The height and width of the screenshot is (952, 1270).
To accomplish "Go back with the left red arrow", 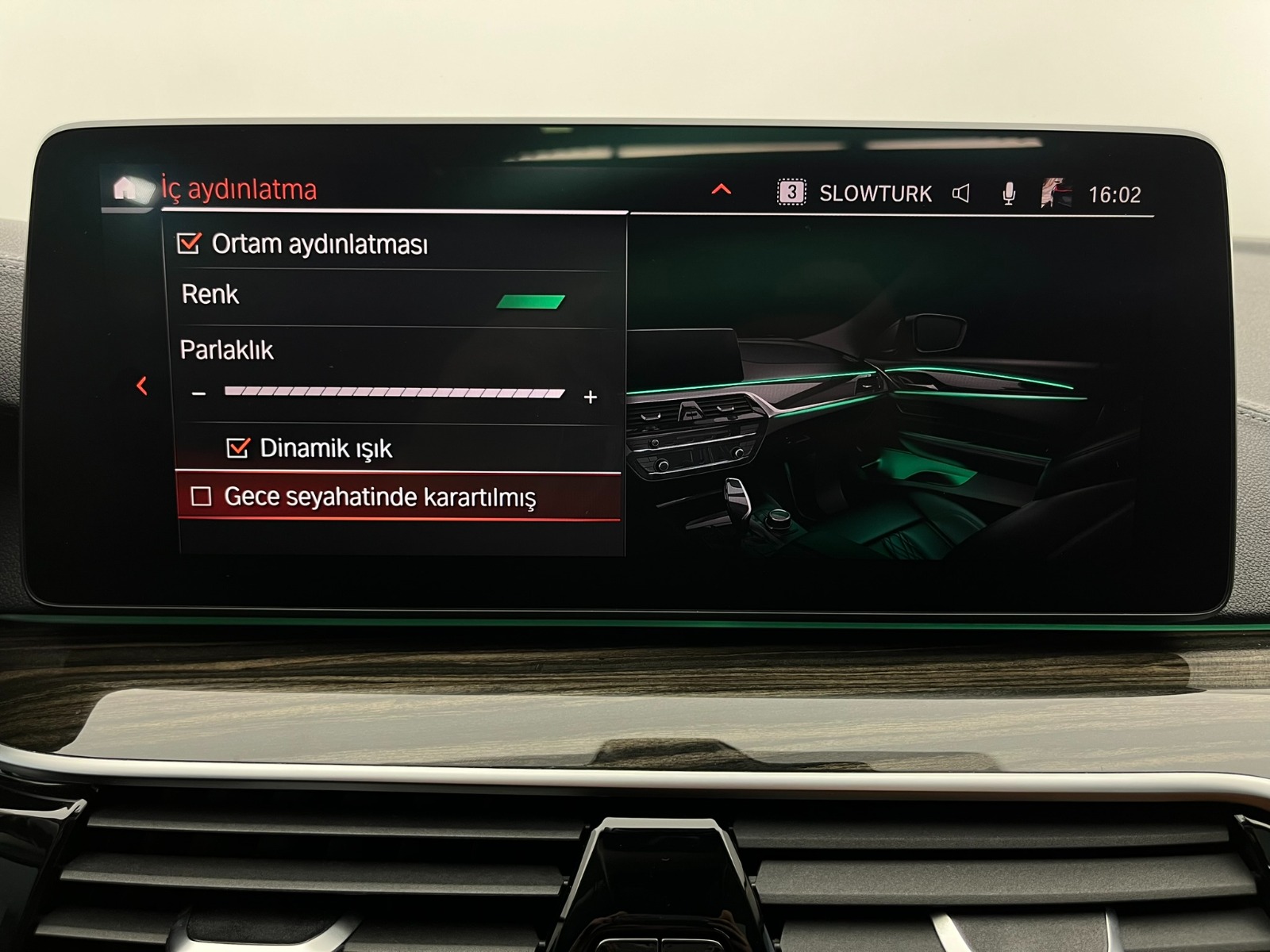I will [x=142, y=386].
